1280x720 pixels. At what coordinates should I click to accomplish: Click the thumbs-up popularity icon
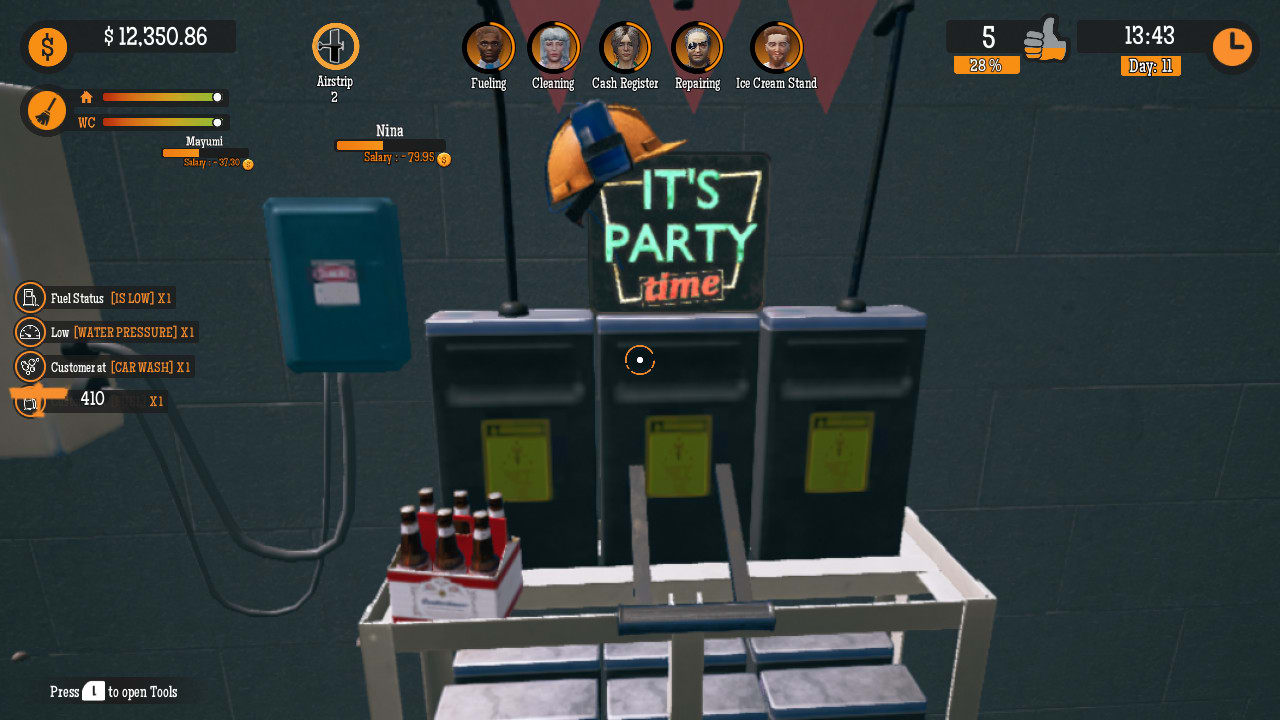pyautogui.click(x=1044, y=40)
